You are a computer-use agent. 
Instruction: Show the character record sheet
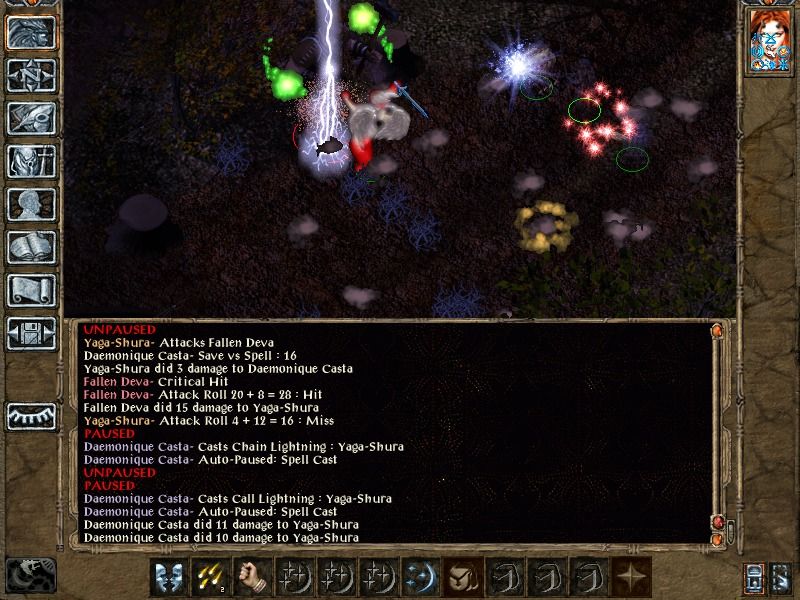coord(31,204)
